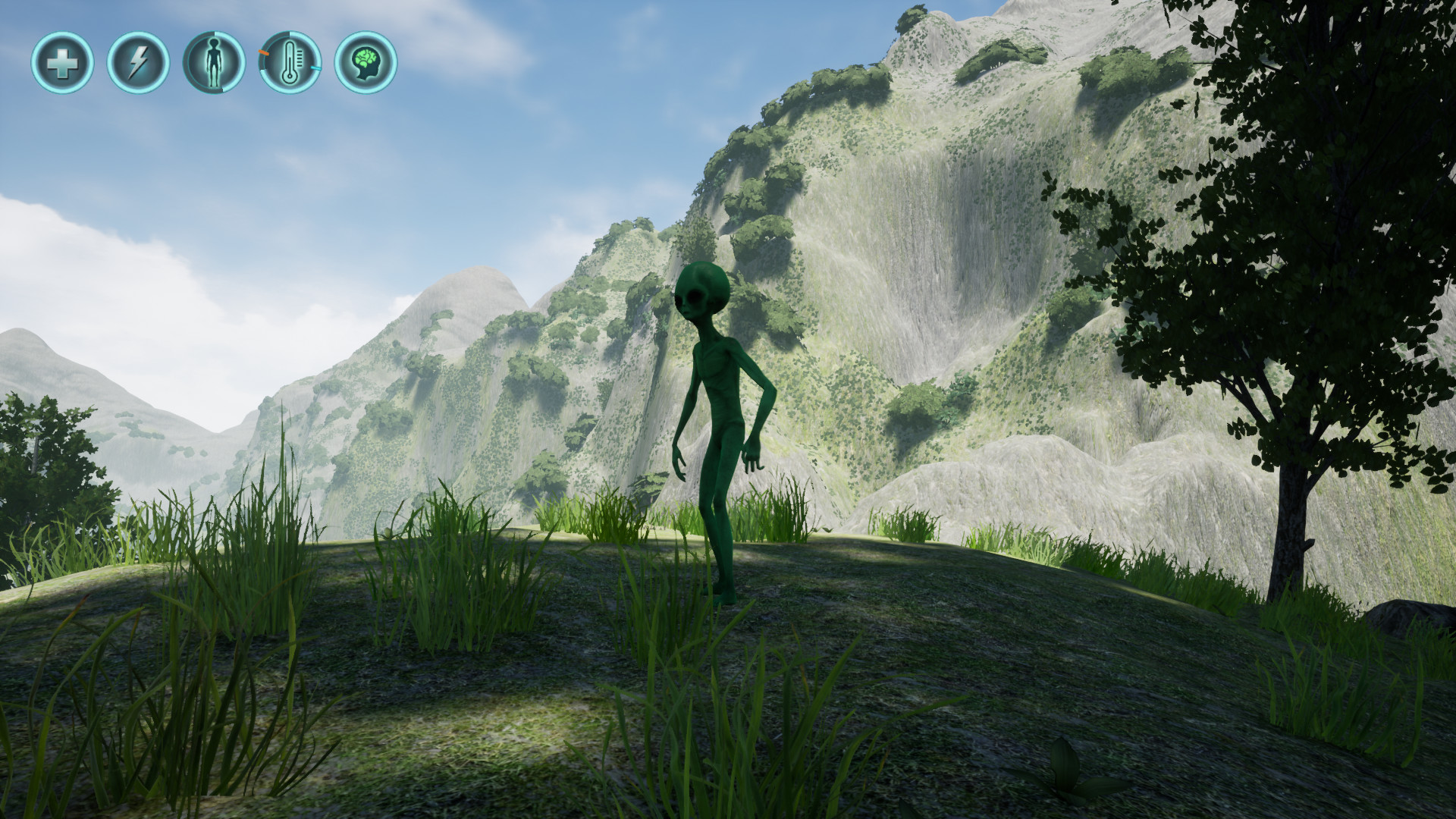Click the blue tick on the temperature gauge
This screenshot has height=819, width=1456.
[315, 68]
